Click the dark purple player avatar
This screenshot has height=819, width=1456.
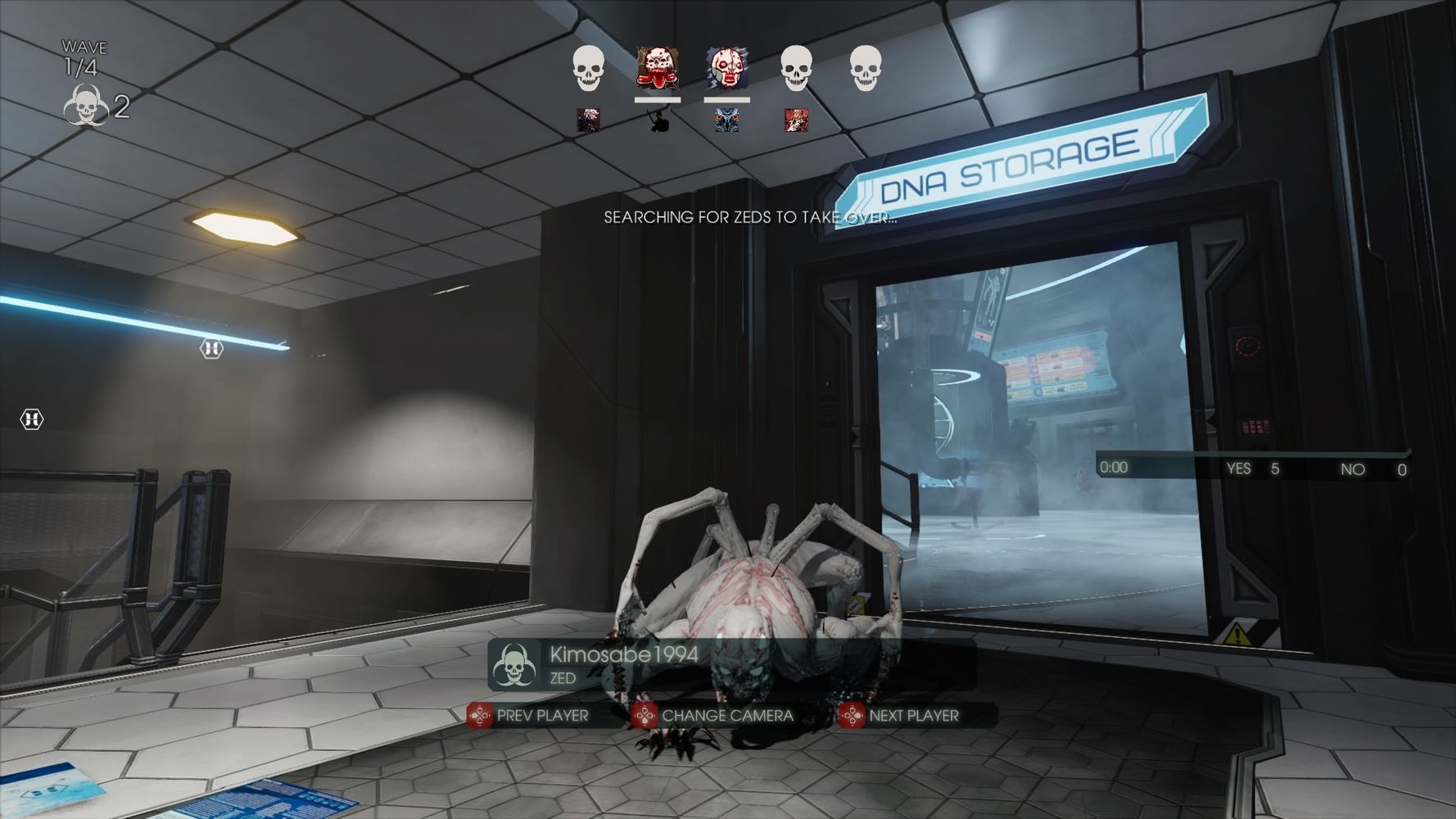point(588,120)
